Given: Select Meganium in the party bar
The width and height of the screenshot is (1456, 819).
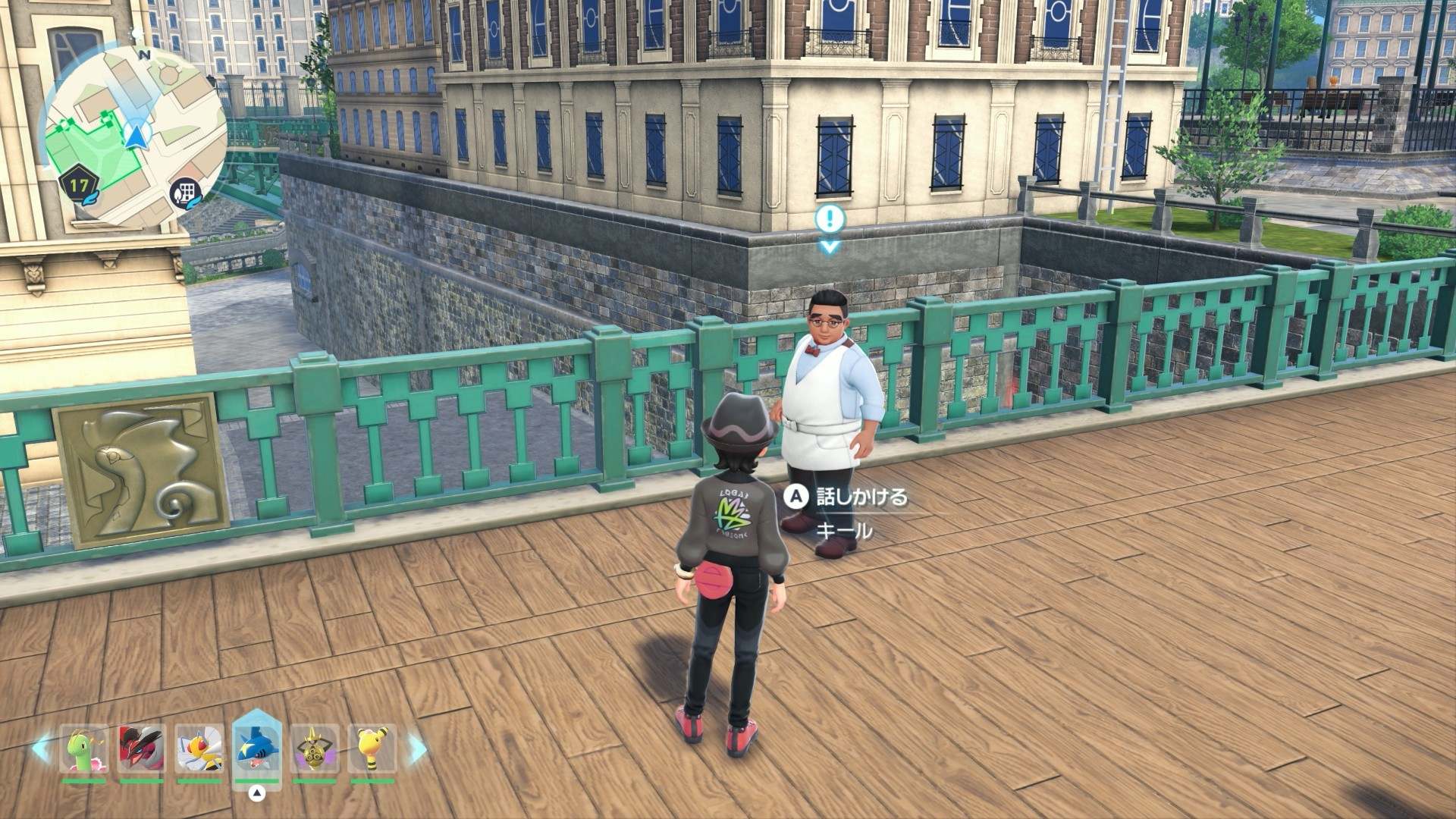Looking at the screenshot, I should 84,750.
